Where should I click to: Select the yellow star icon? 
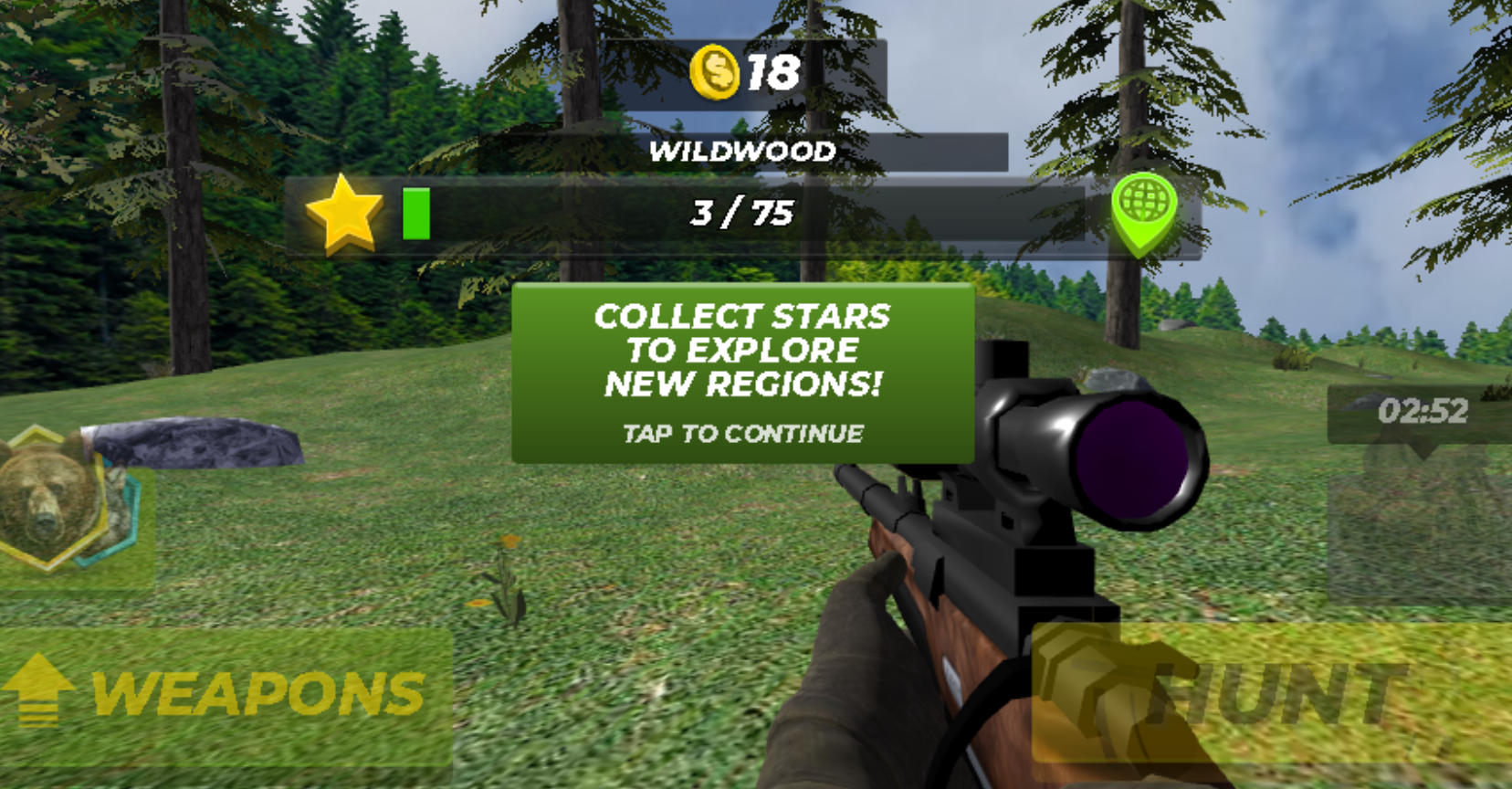[344, 216]
